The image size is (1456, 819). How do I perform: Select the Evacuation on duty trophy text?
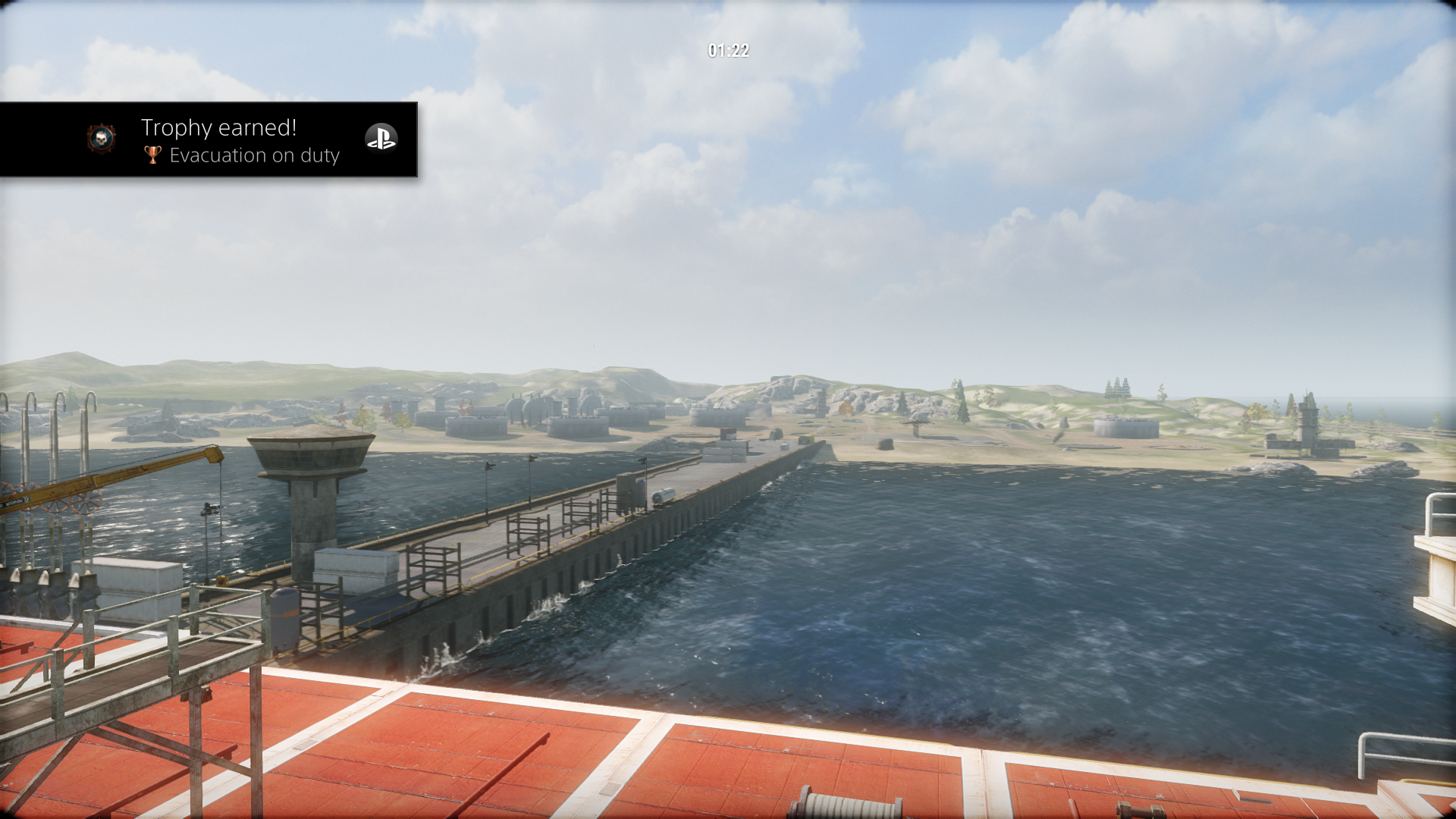coord(256,155)
